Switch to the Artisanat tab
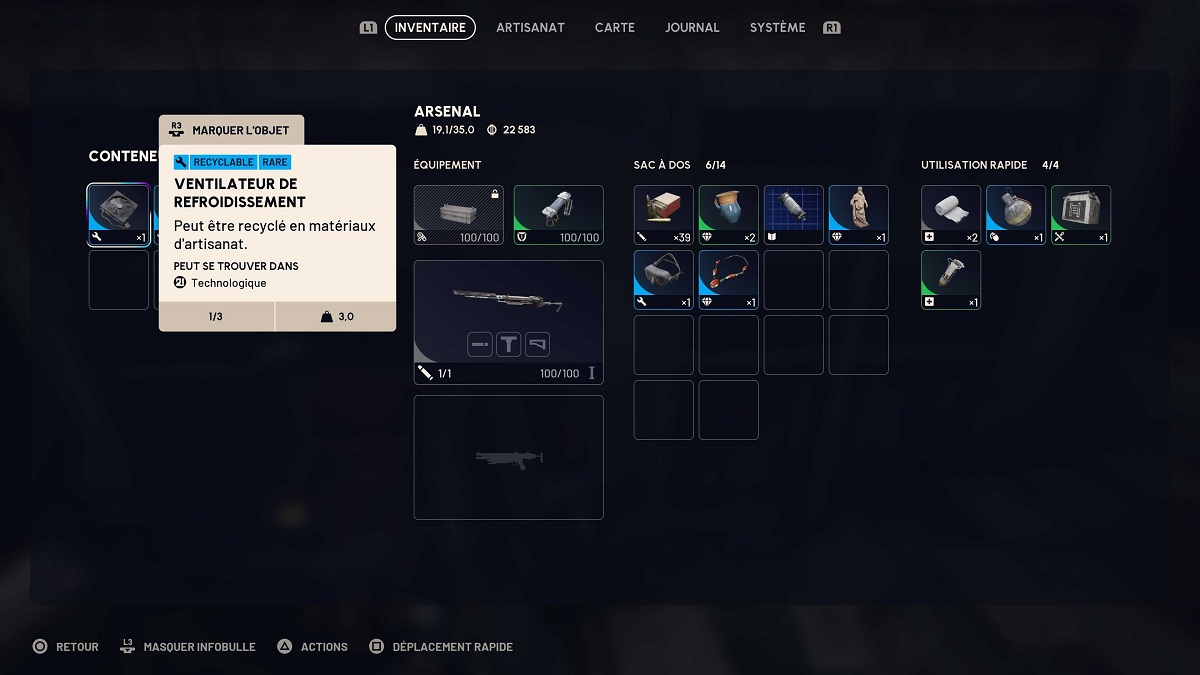Screen dimensions: 1200x675 (x=528, y=28)
